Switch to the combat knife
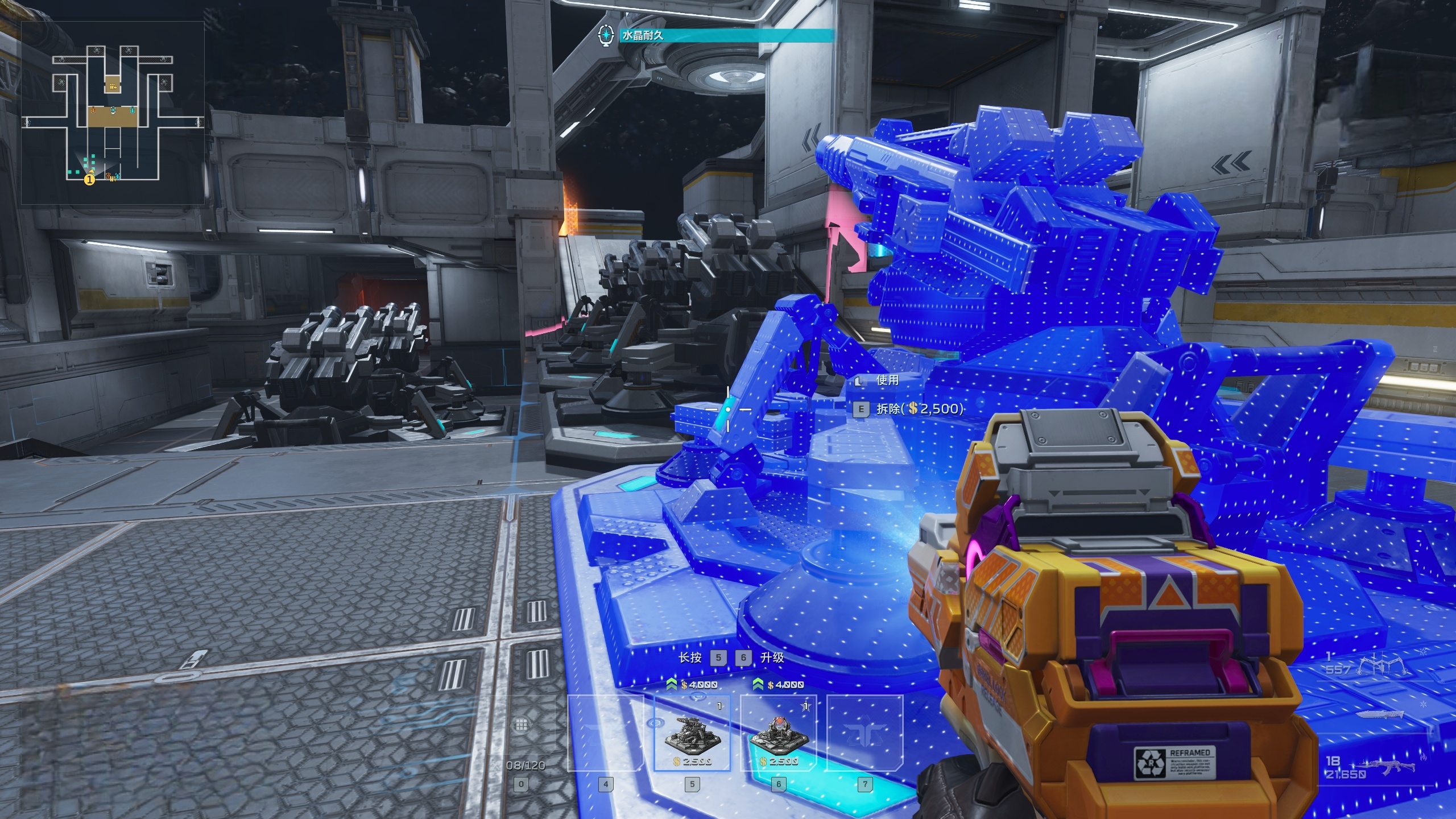Image resolution: width=1456 pixels, height=819 pixels. (1379, 715)
